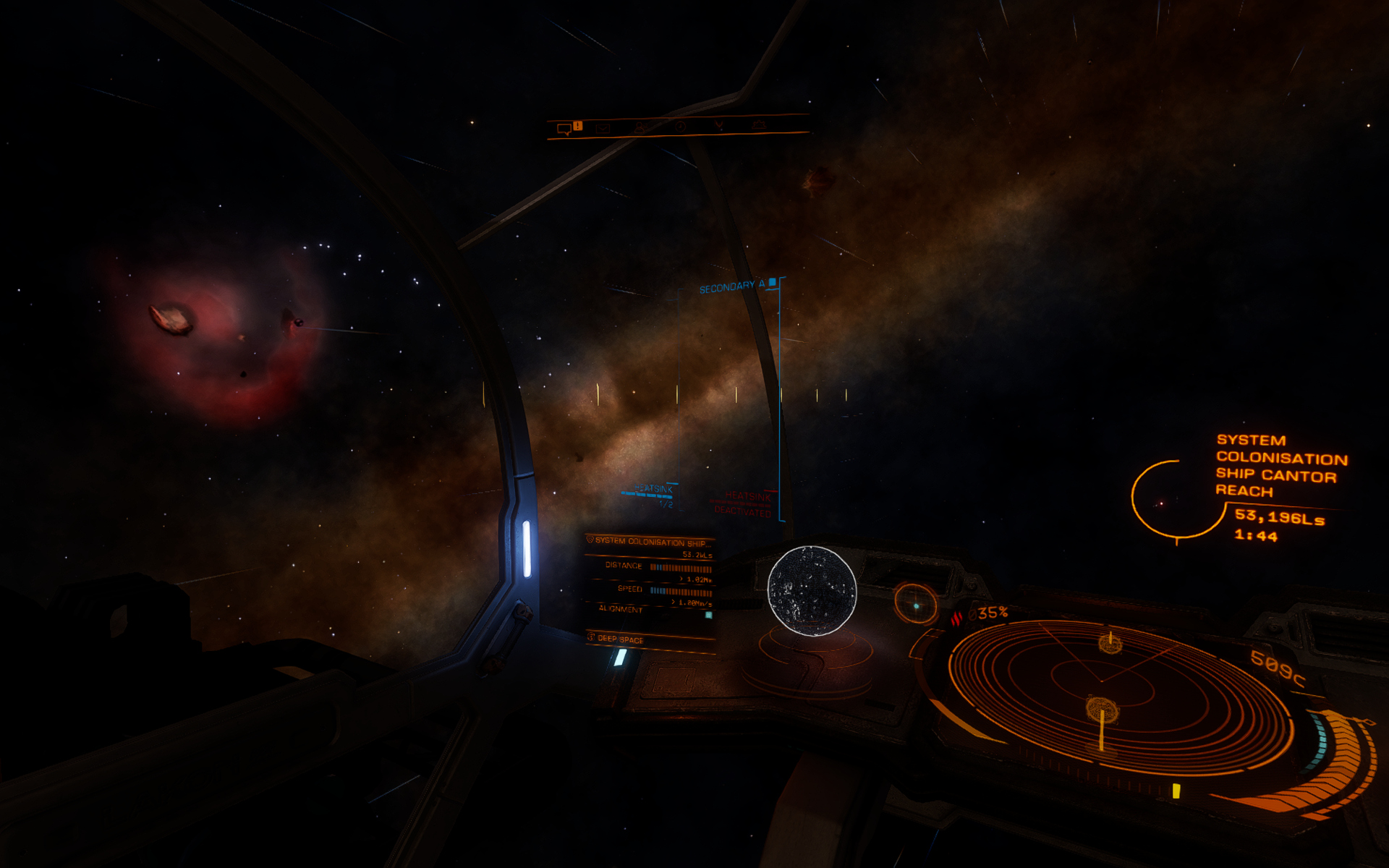Open the inbox envelope icon

(603, 128)
